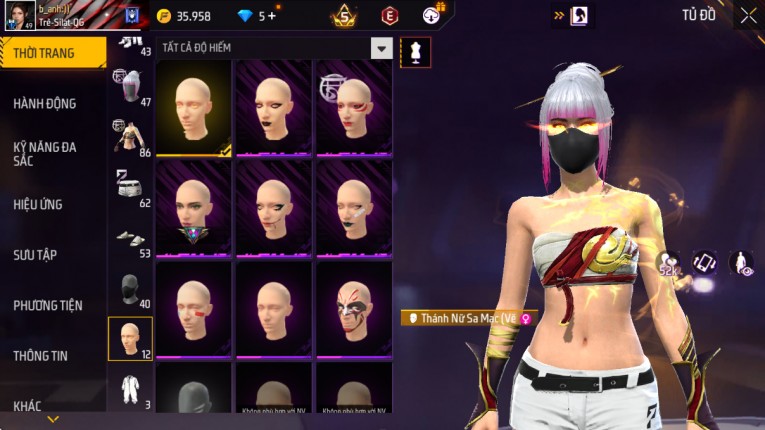Open the Hiệu Ứng section
Screen dimensions: 765x430
point(38,204)
